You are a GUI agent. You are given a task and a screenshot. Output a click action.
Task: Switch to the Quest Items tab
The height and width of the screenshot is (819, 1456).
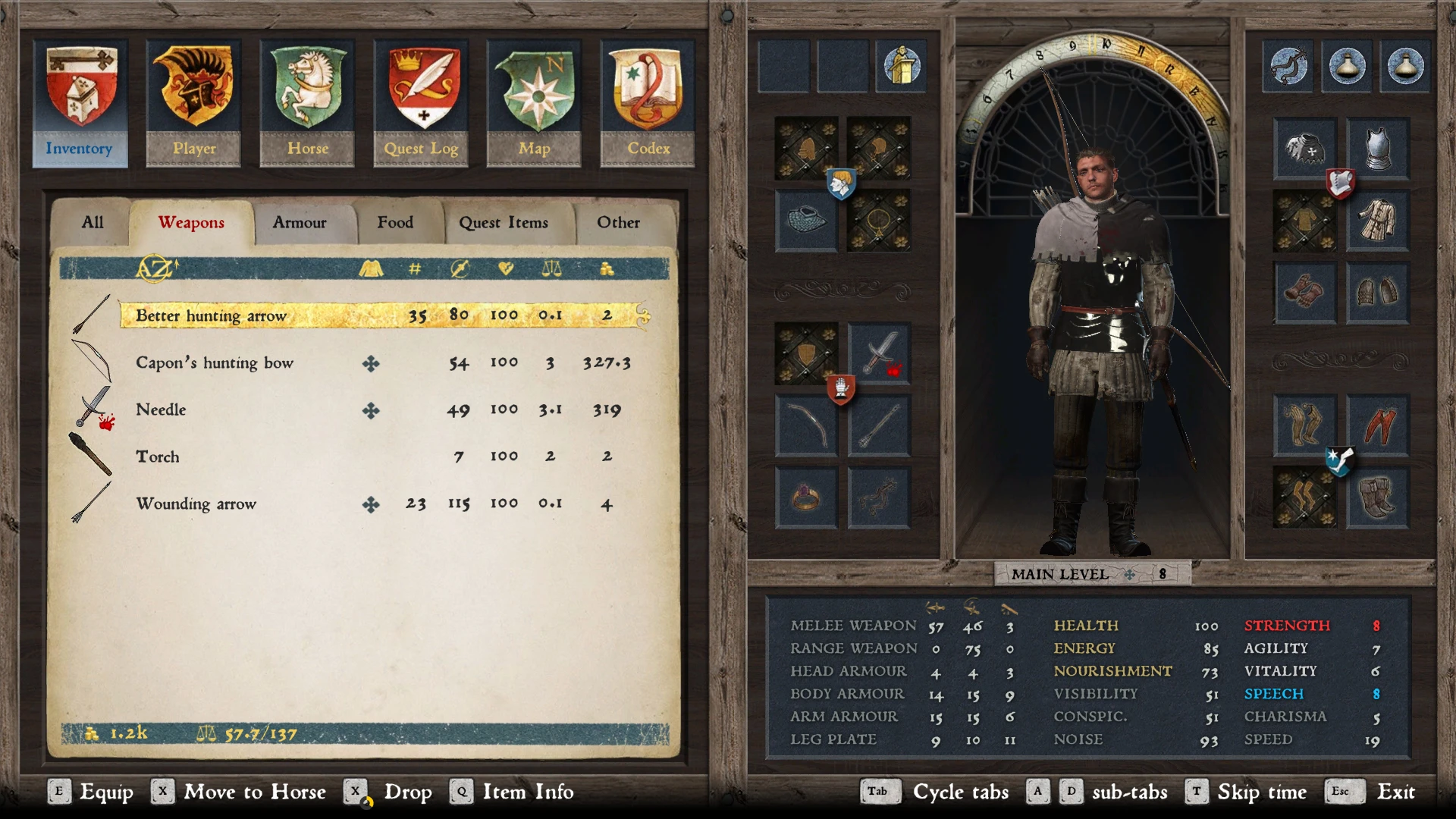pos(503,222)
